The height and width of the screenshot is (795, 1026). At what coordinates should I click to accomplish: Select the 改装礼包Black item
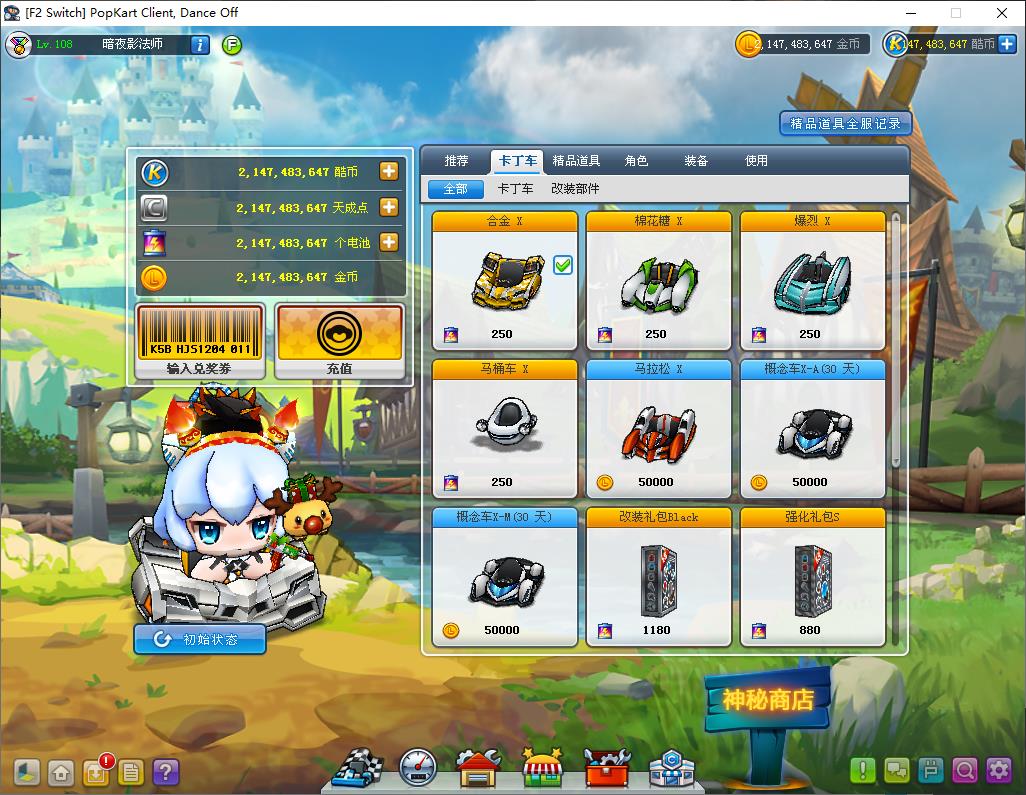coord(659,577)
